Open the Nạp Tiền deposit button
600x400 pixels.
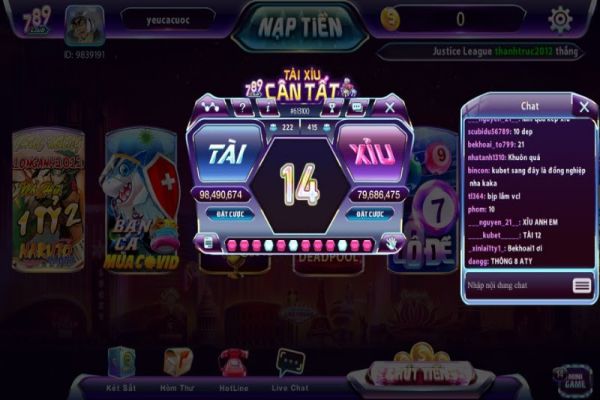(x=299, y=24)
